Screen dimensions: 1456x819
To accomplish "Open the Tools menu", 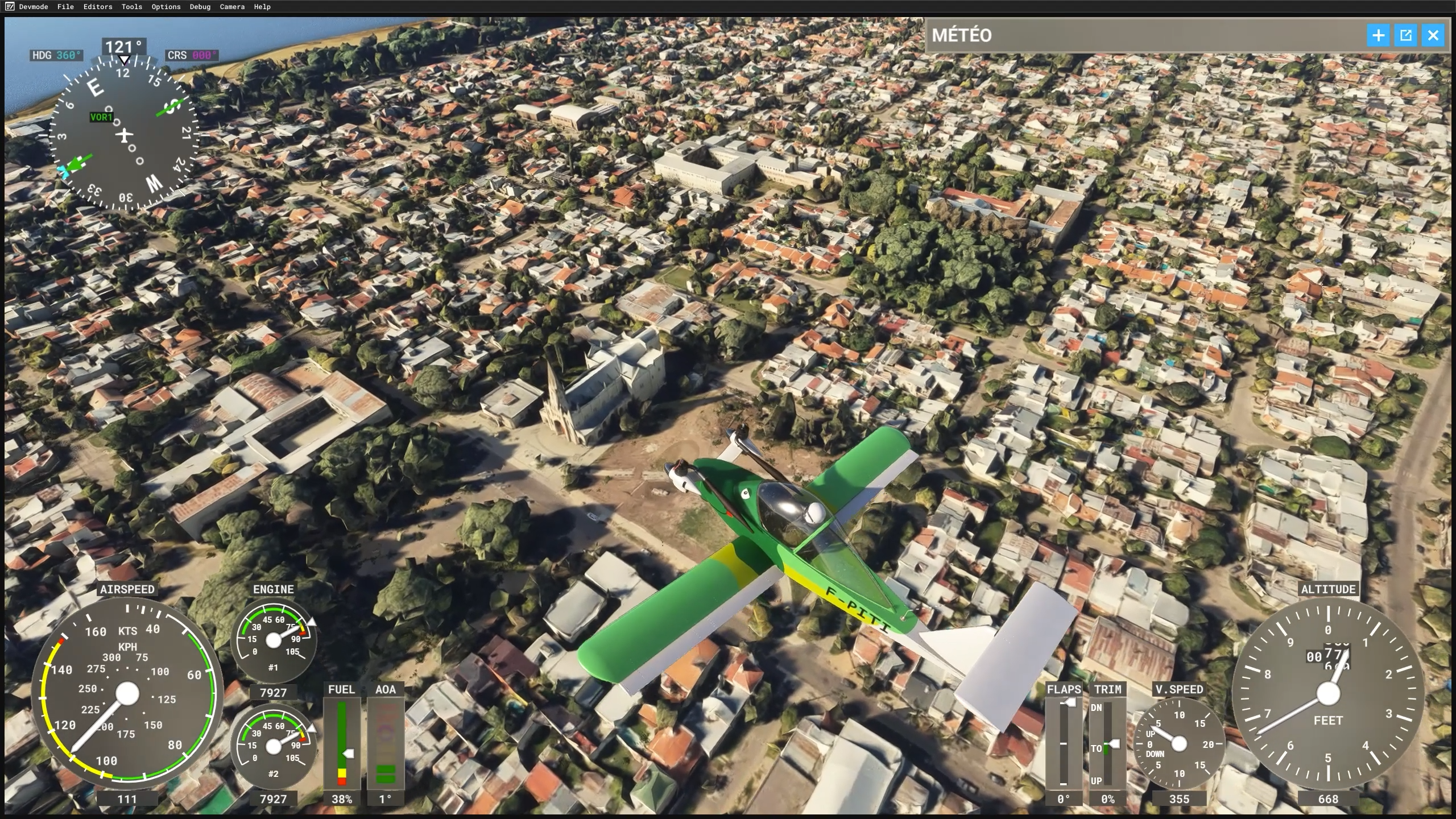I will [131, 7].
